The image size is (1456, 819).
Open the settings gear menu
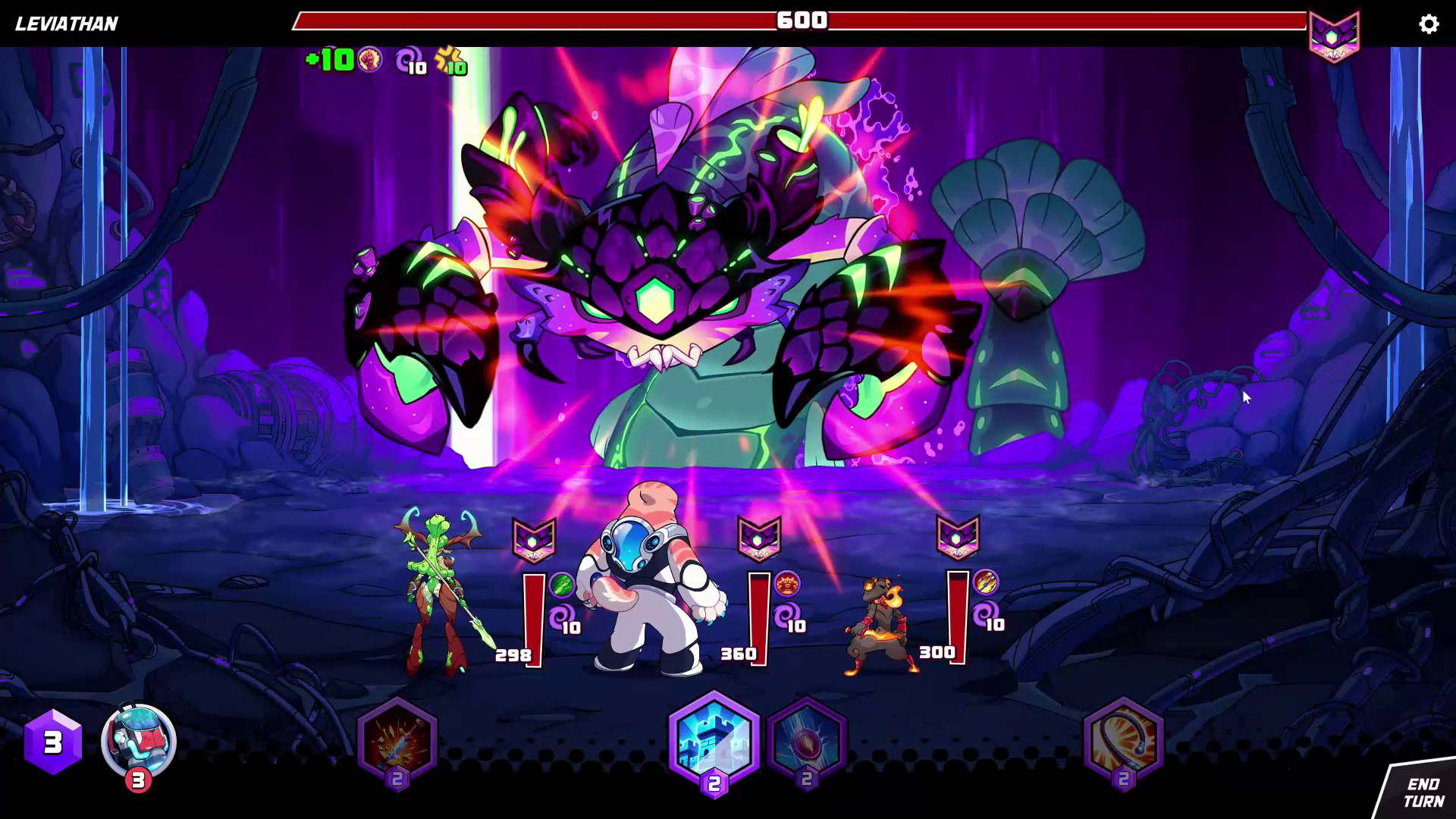1429,24
